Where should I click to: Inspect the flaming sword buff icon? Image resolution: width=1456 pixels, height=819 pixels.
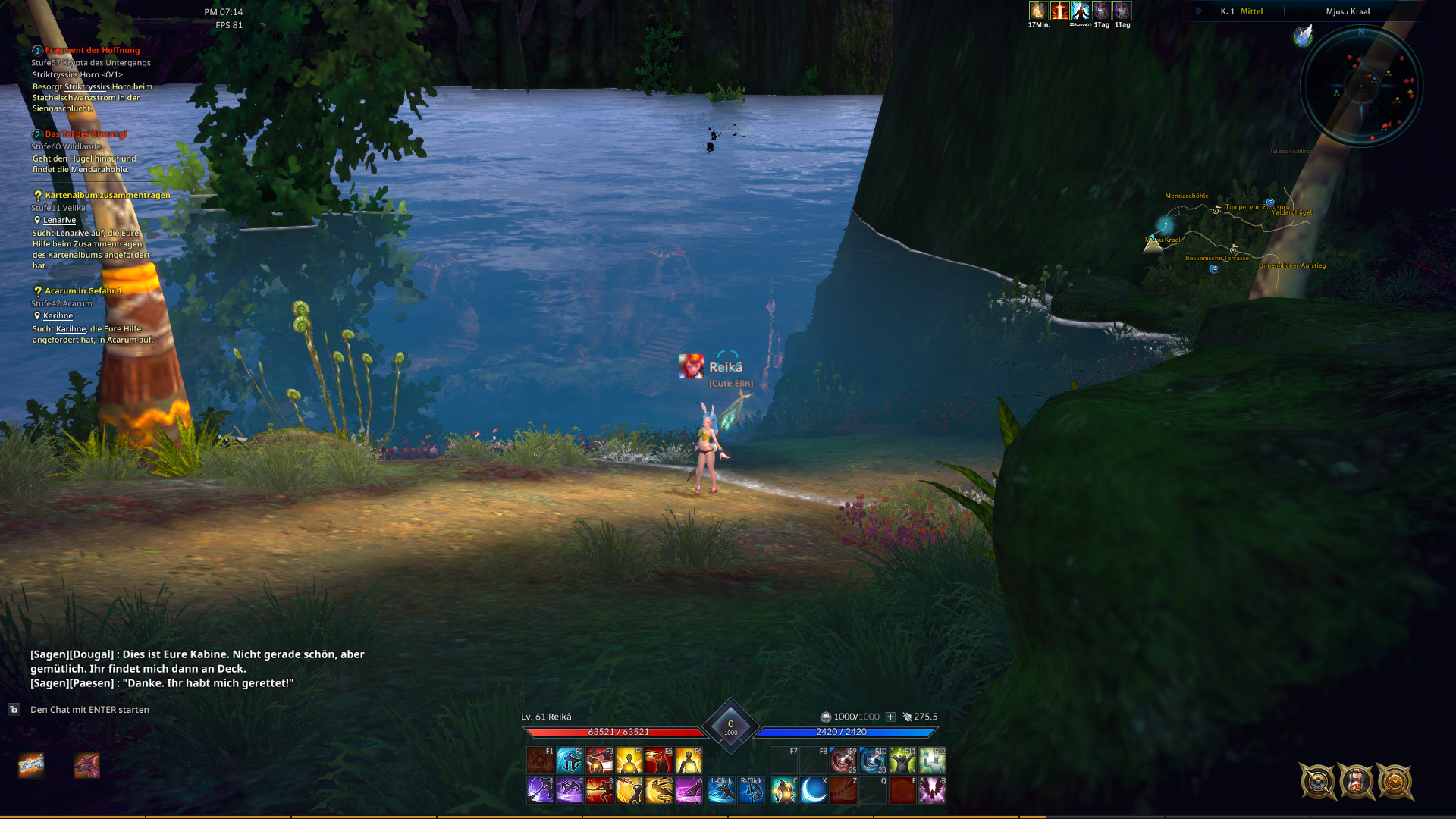point(1059,11)
